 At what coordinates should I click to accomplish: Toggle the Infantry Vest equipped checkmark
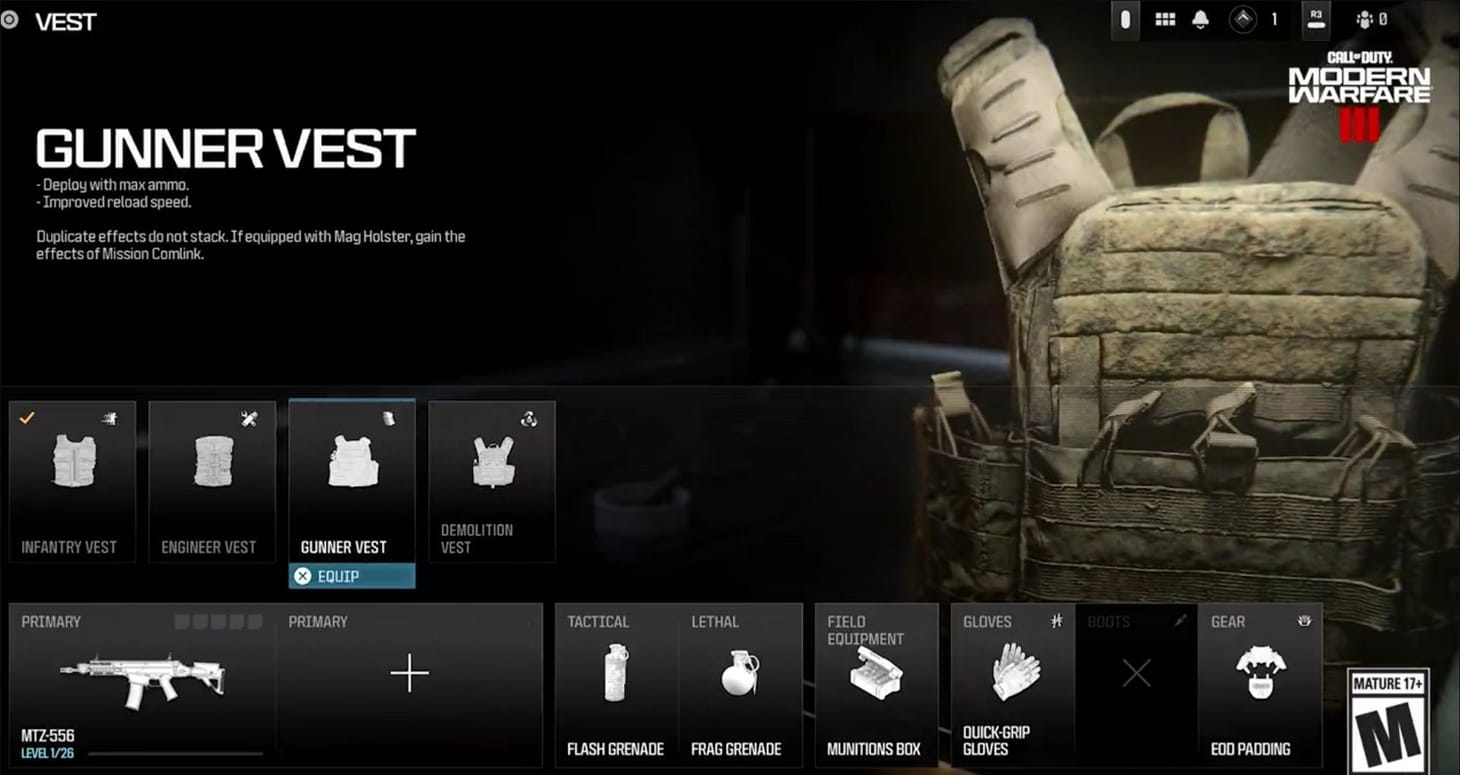[26, 418]
